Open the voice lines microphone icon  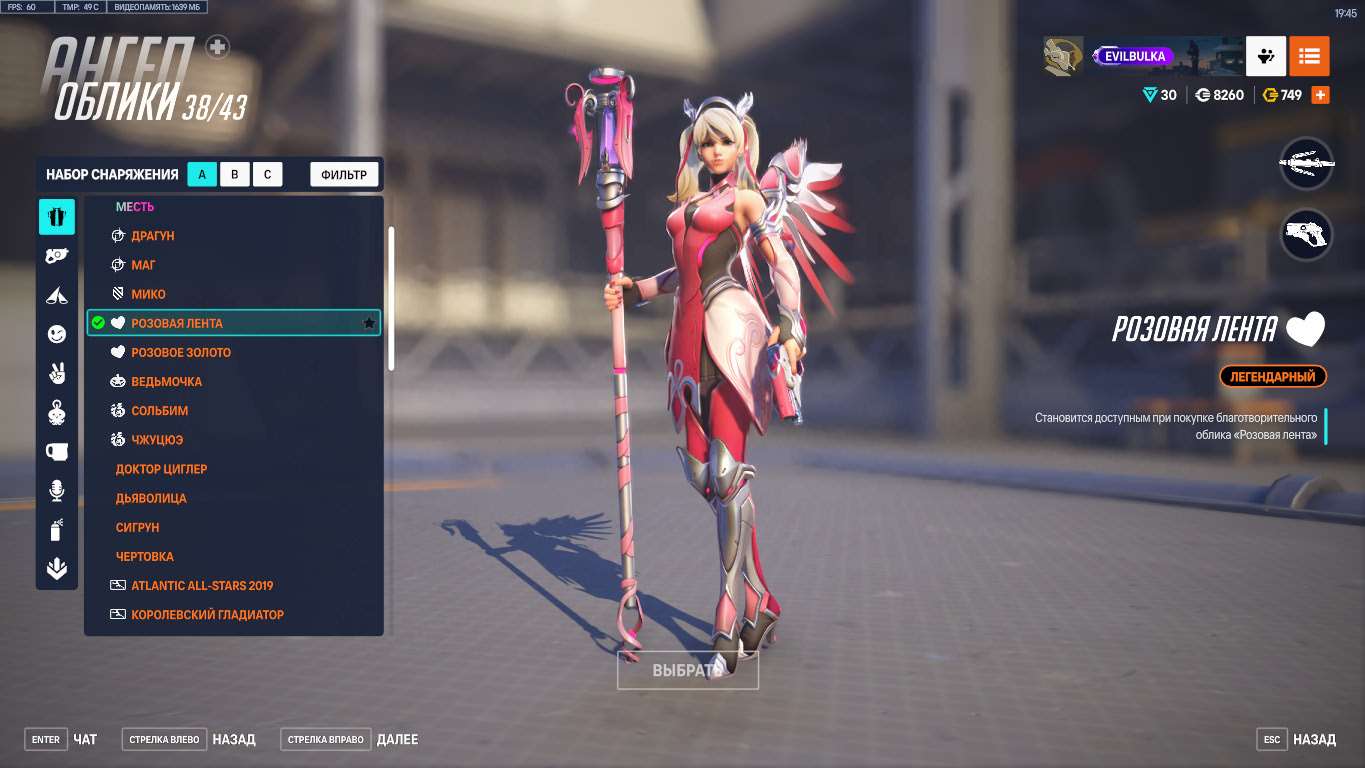[x=56, y=491]
